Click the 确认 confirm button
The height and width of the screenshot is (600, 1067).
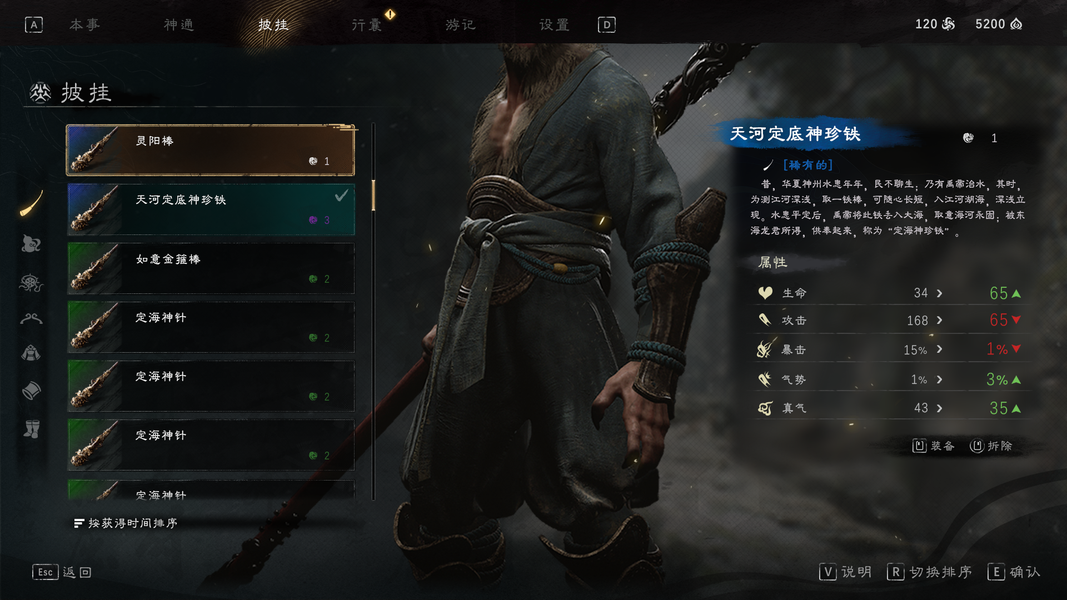click(x=1014, y=572)
